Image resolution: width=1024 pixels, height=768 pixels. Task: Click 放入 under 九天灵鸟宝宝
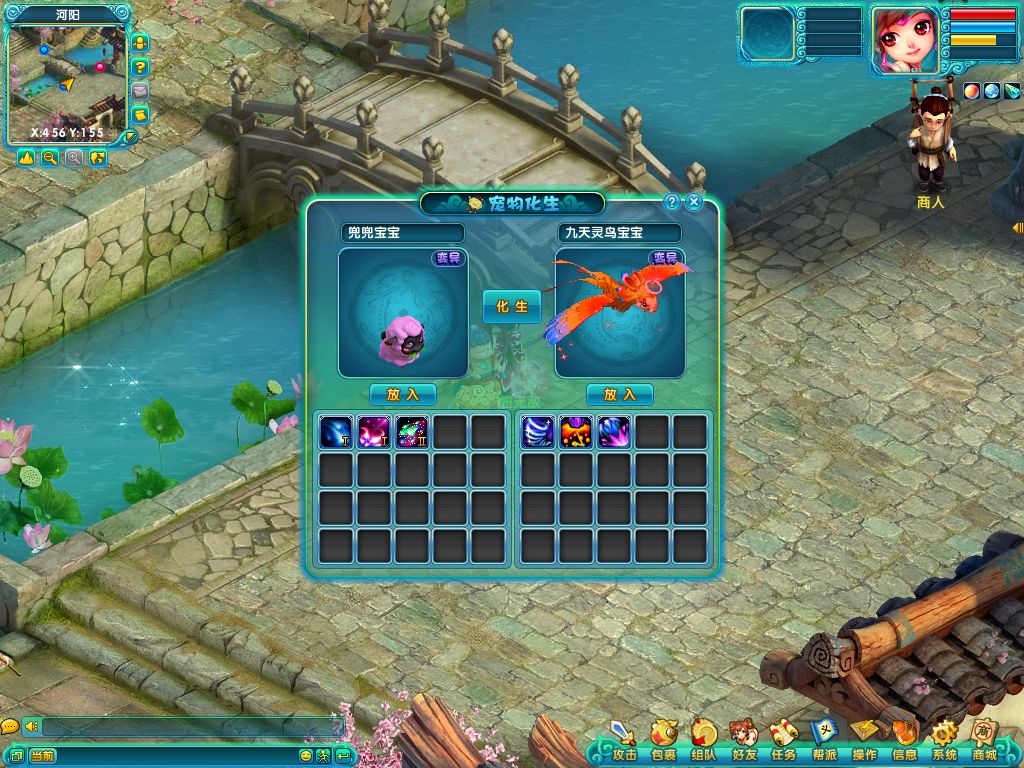619,394
